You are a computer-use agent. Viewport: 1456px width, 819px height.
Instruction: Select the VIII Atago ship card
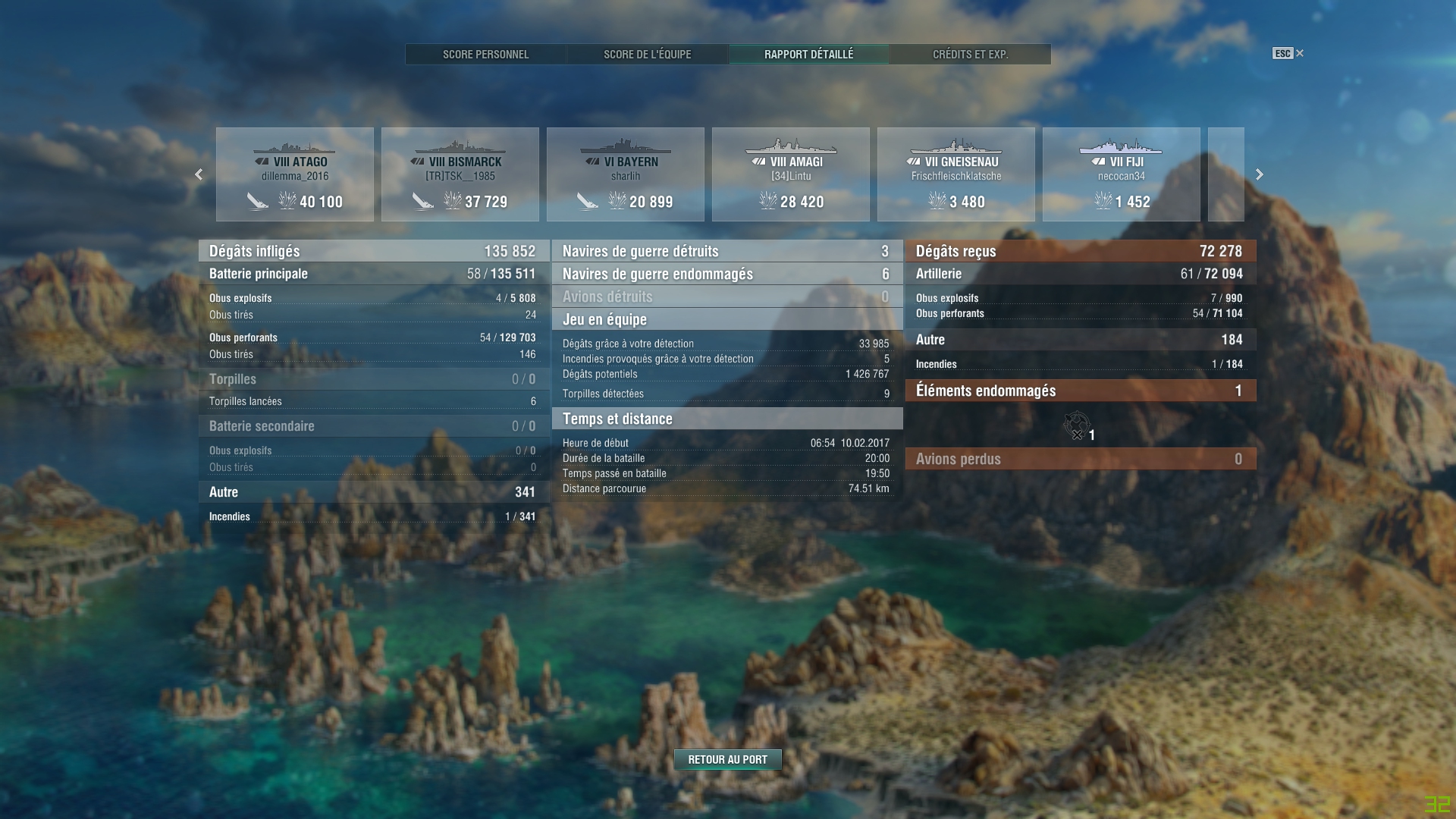pos(295,174)
